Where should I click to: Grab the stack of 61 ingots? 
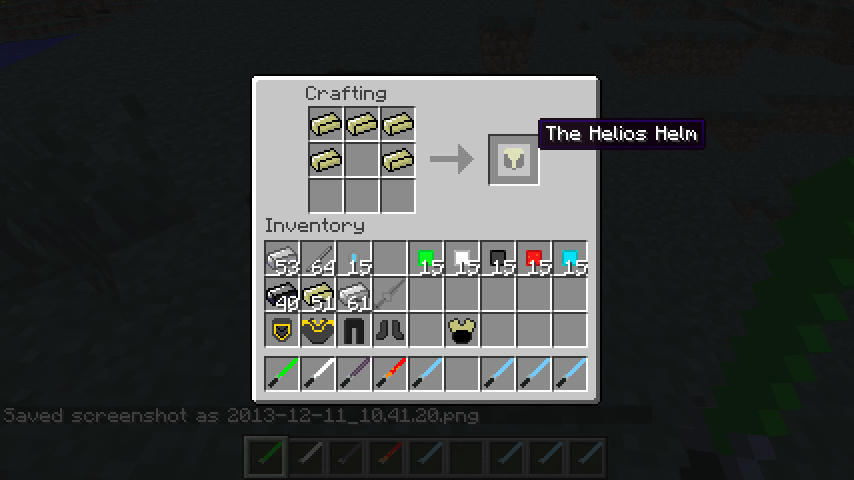click(354, 295)
